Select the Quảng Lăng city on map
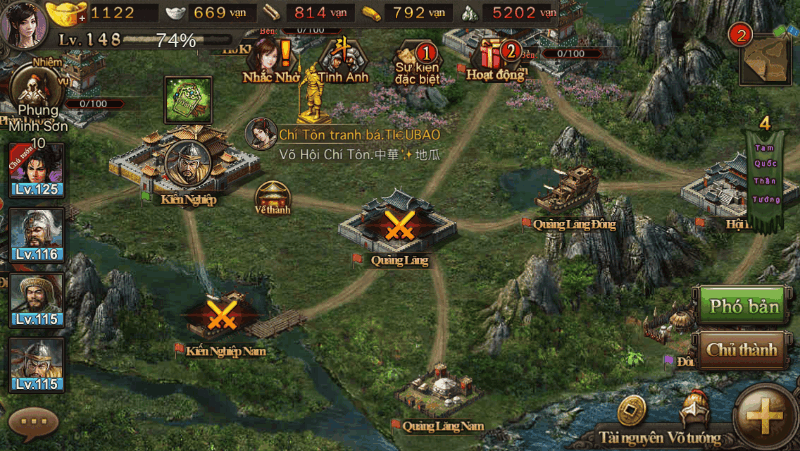Image resolution: width=800 pixels, height=451 pixels. 399,227
